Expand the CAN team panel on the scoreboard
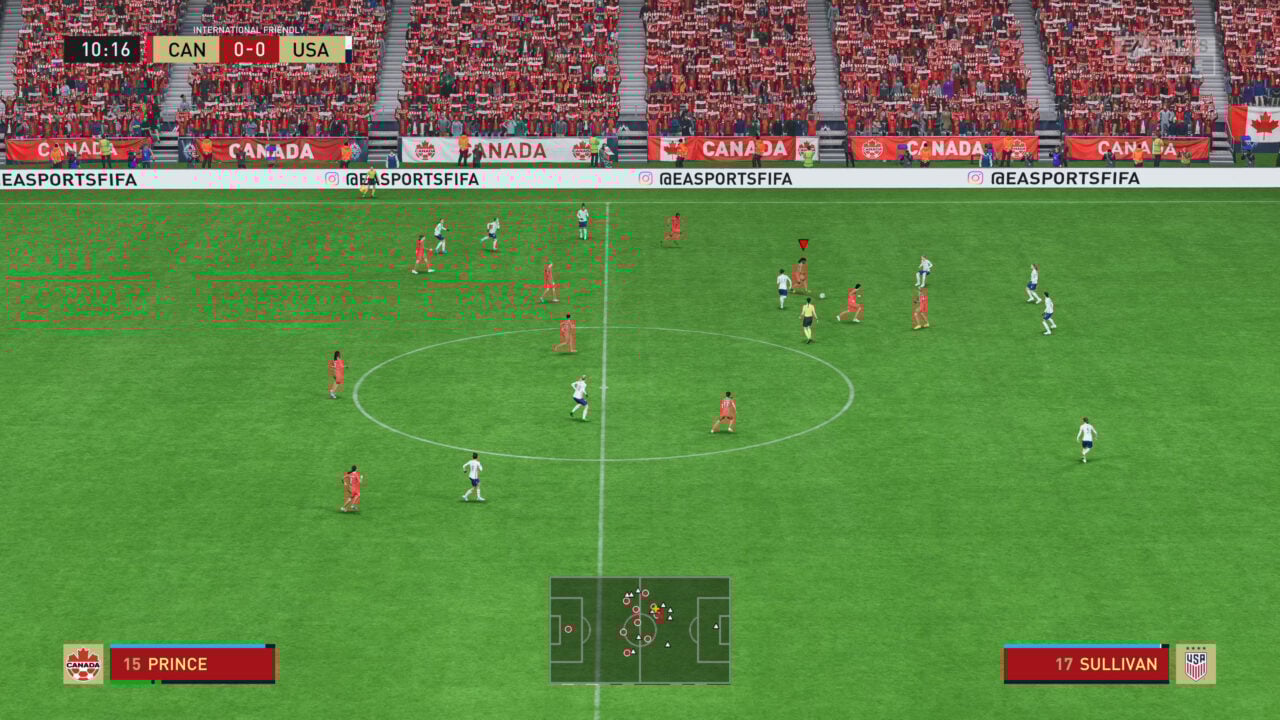This screenshot has height=720, width=1280. point(188,47)
